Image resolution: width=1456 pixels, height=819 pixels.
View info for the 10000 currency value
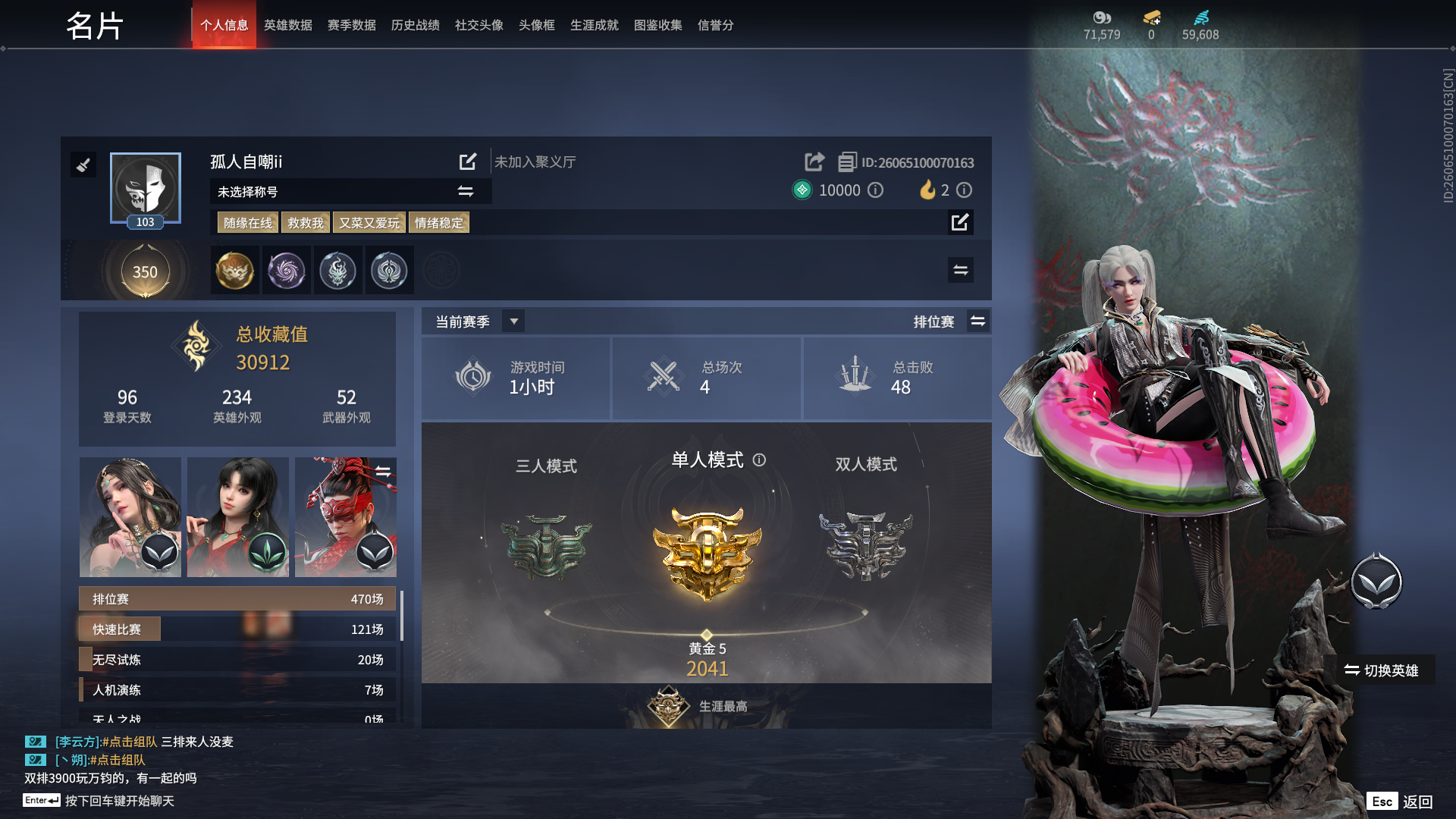pos(875,190)
